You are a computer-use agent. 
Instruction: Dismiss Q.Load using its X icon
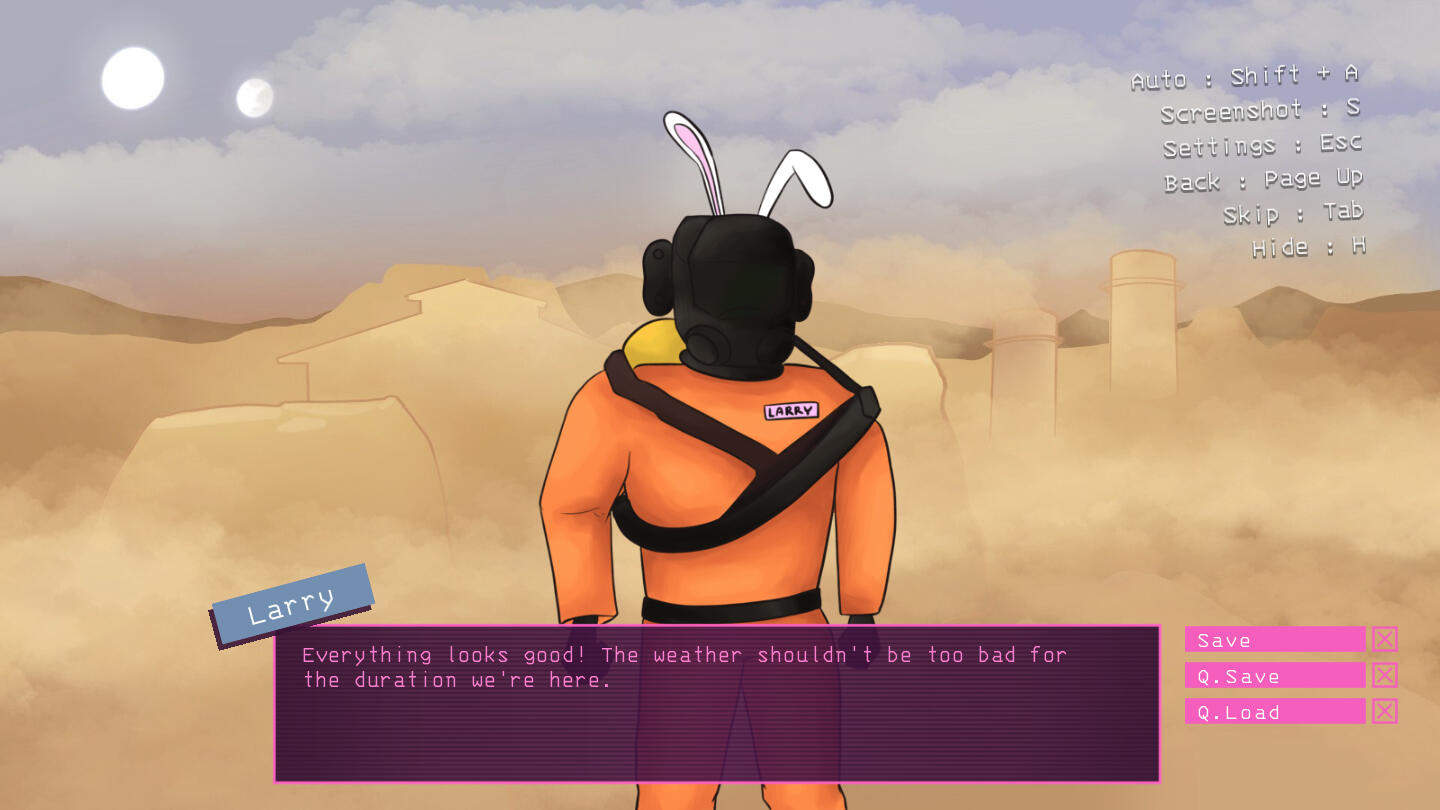[1384, 711]
